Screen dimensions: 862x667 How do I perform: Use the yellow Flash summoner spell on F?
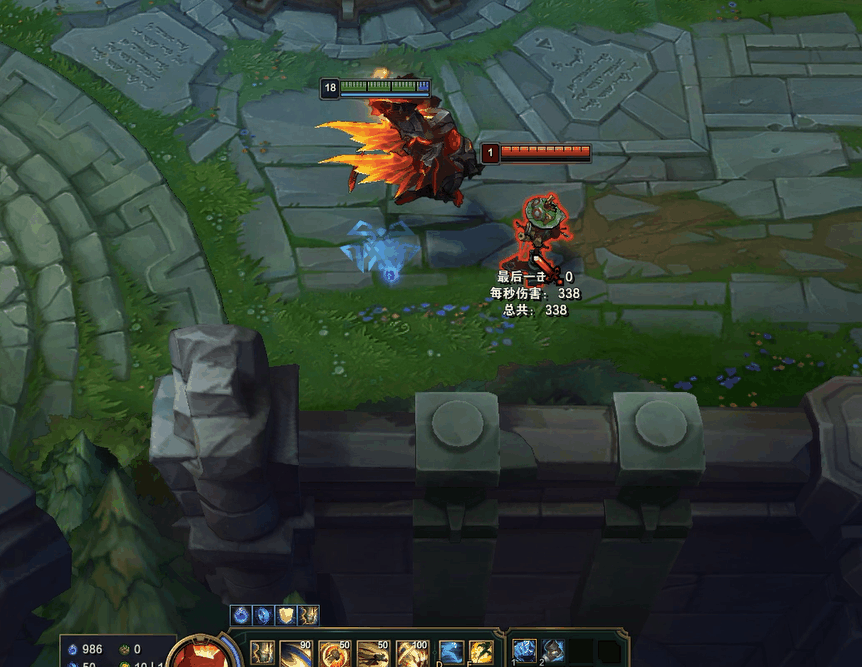tap(481, 653)
